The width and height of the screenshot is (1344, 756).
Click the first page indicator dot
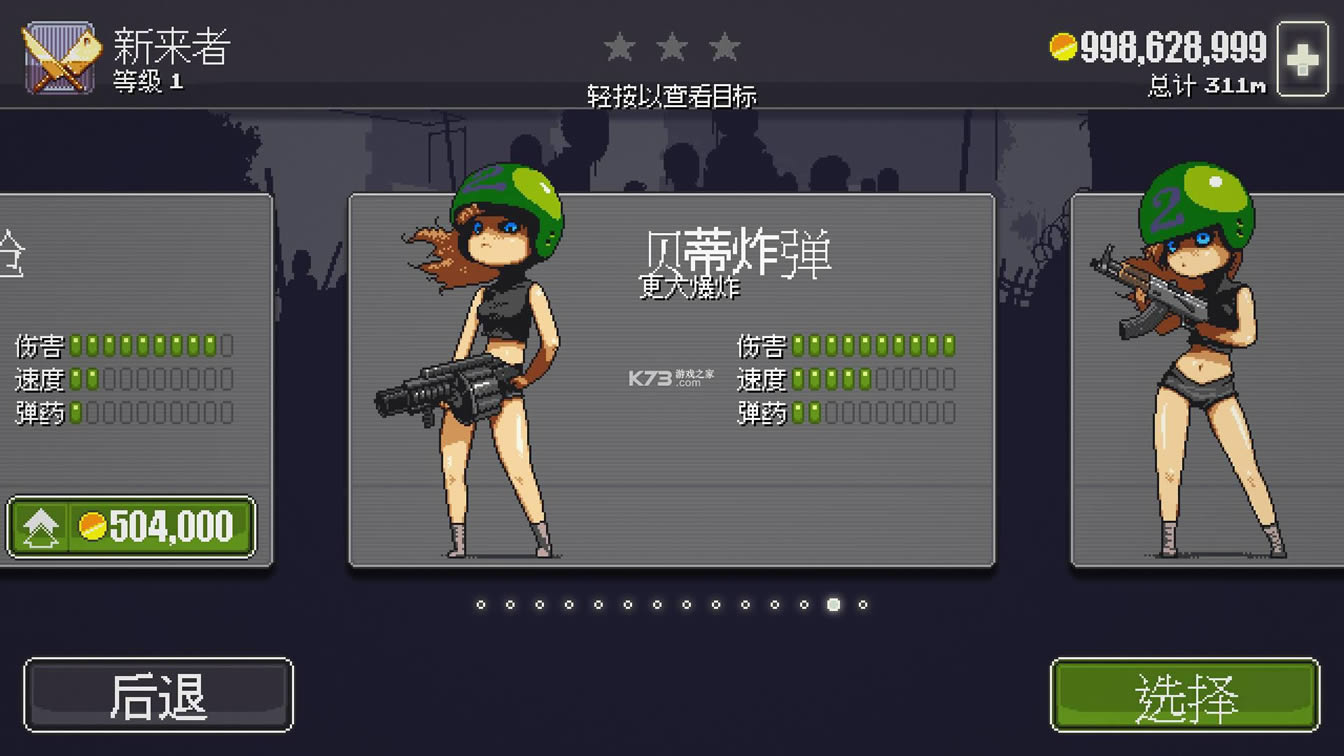point(479,604)
